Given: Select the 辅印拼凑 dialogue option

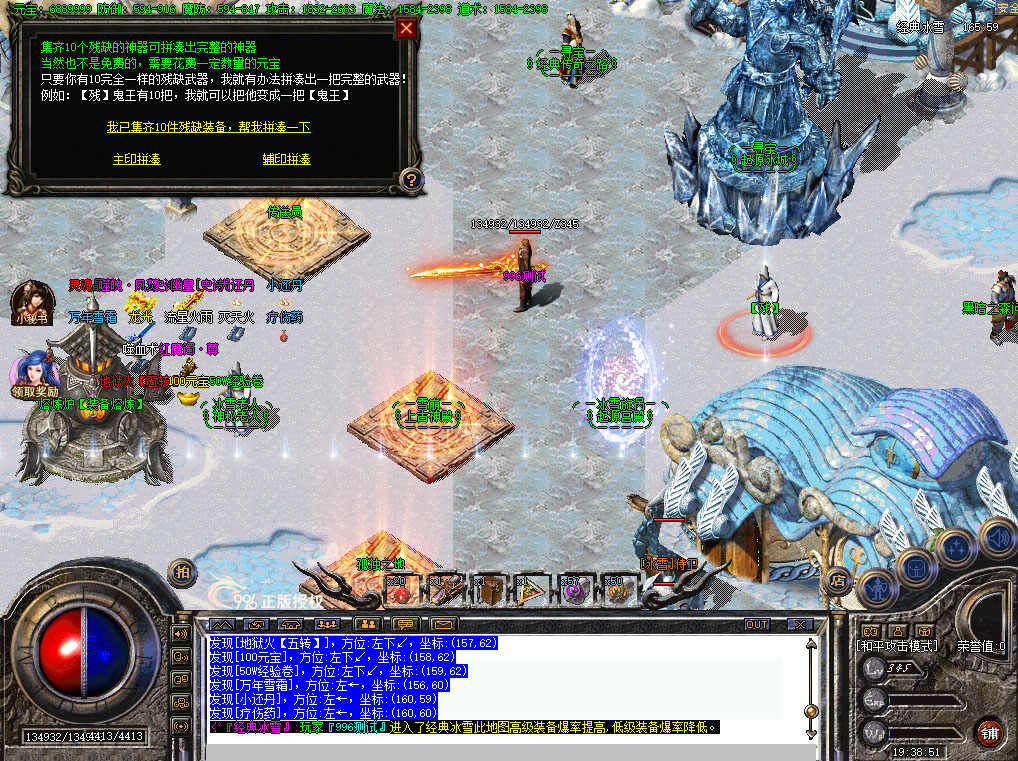Looking at the screenshot, I should 287,159.
